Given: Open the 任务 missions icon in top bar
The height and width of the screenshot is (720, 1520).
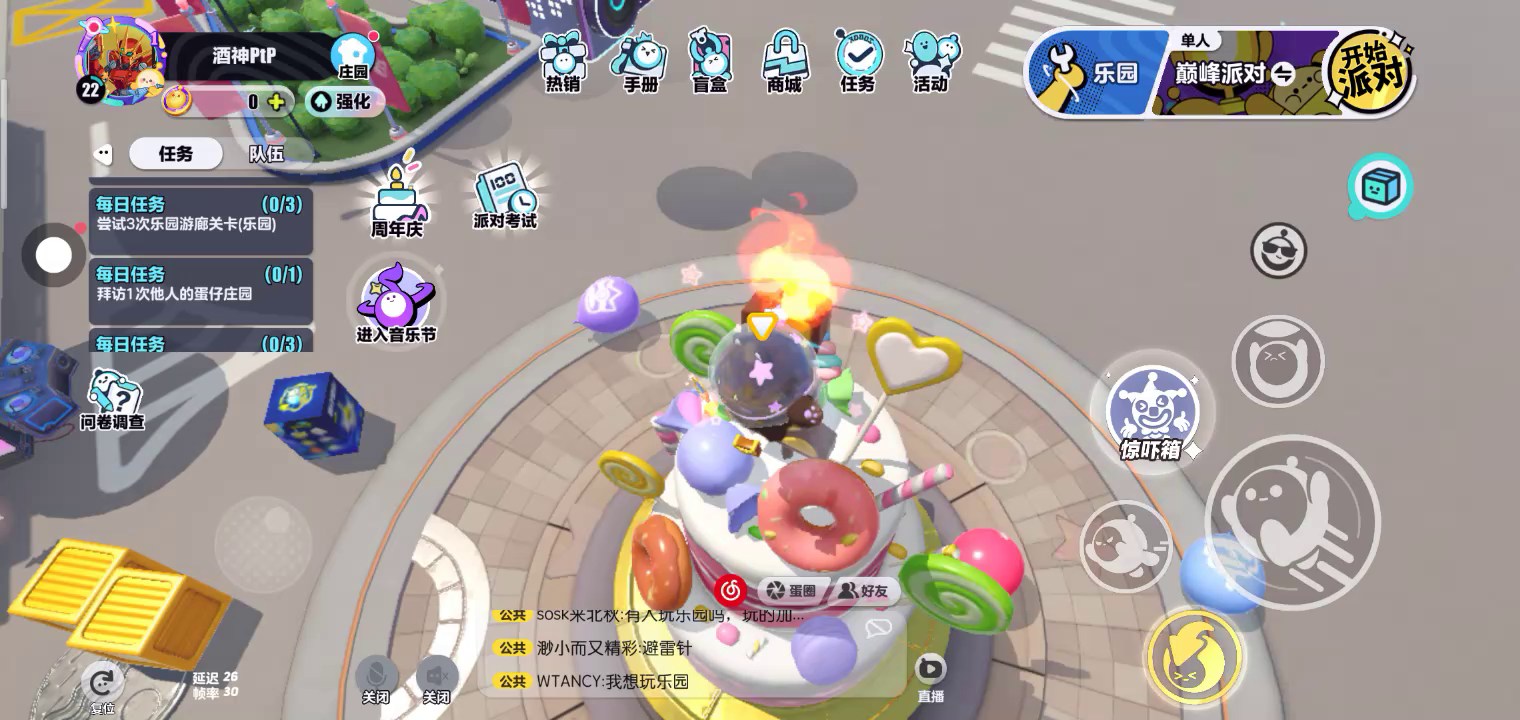Looking at the screenshot, I should [858, 62].
